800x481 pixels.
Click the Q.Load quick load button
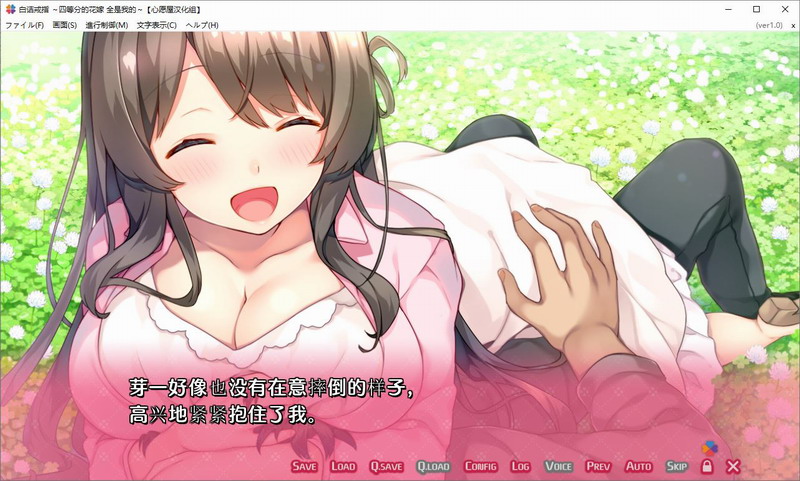pyautogui.click(x=433, y=466)
